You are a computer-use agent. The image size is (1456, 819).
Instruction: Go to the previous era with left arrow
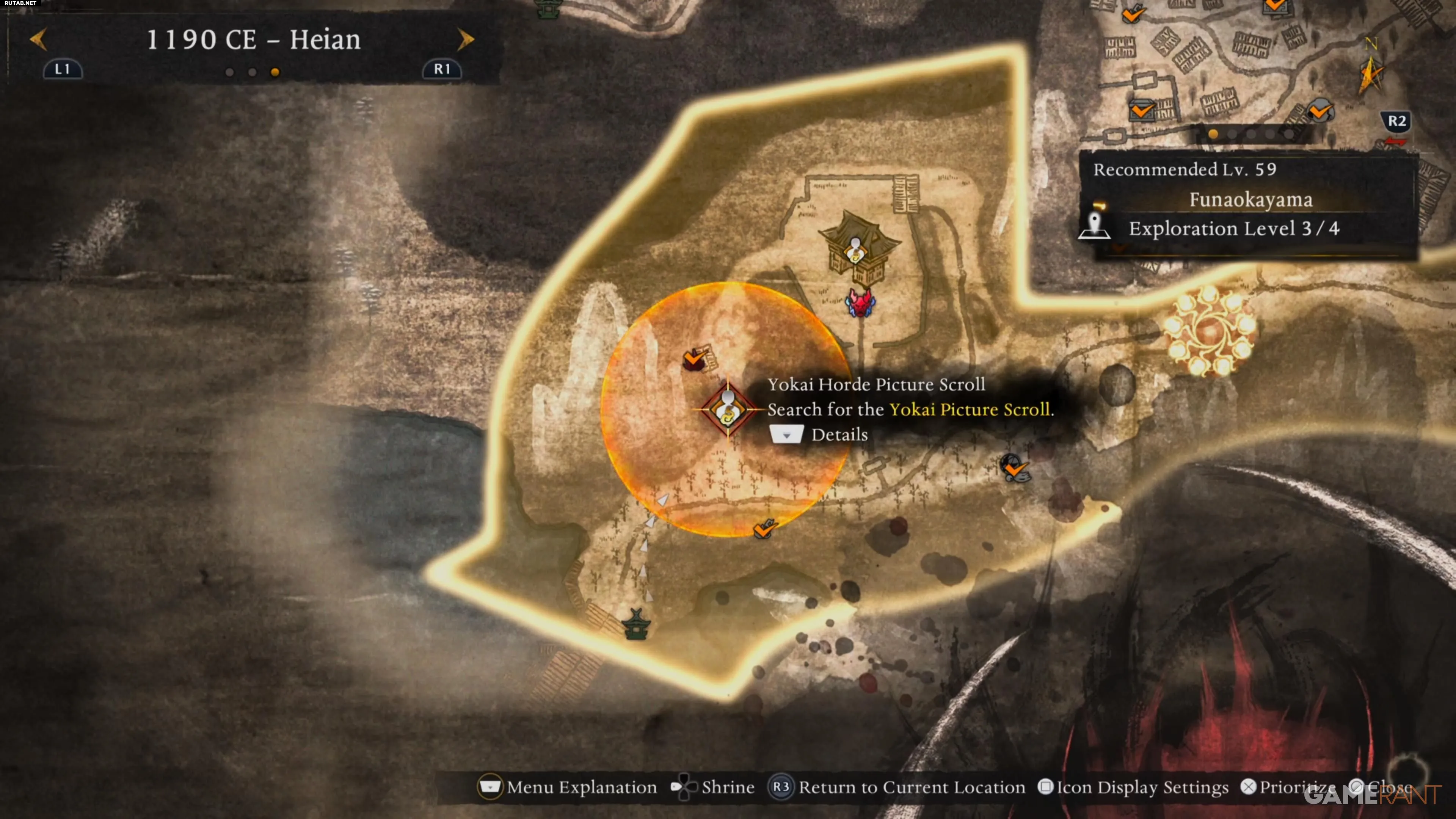point(38,39)
